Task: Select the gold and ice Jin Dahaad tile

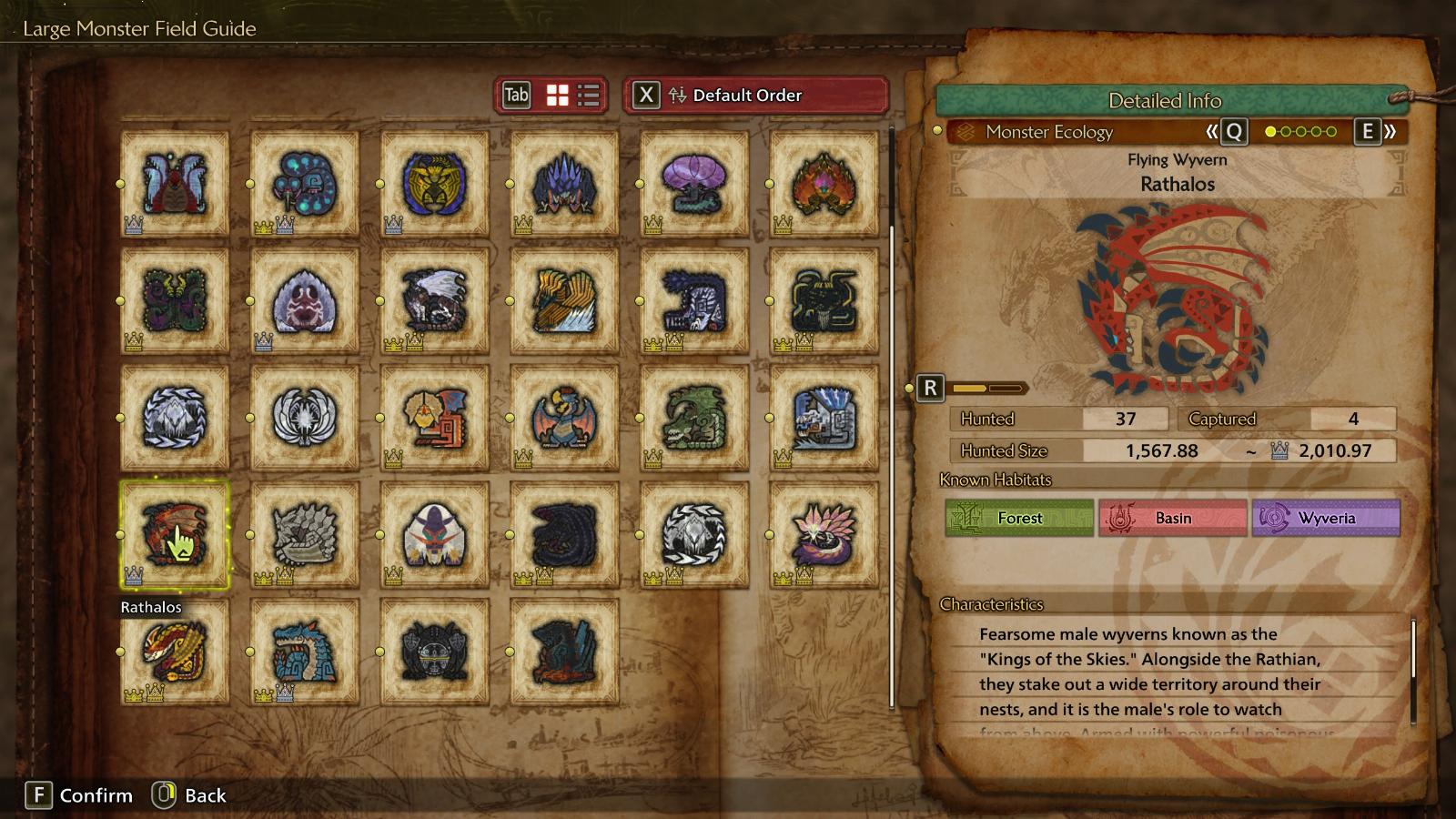Action: (x=564, y=300)
